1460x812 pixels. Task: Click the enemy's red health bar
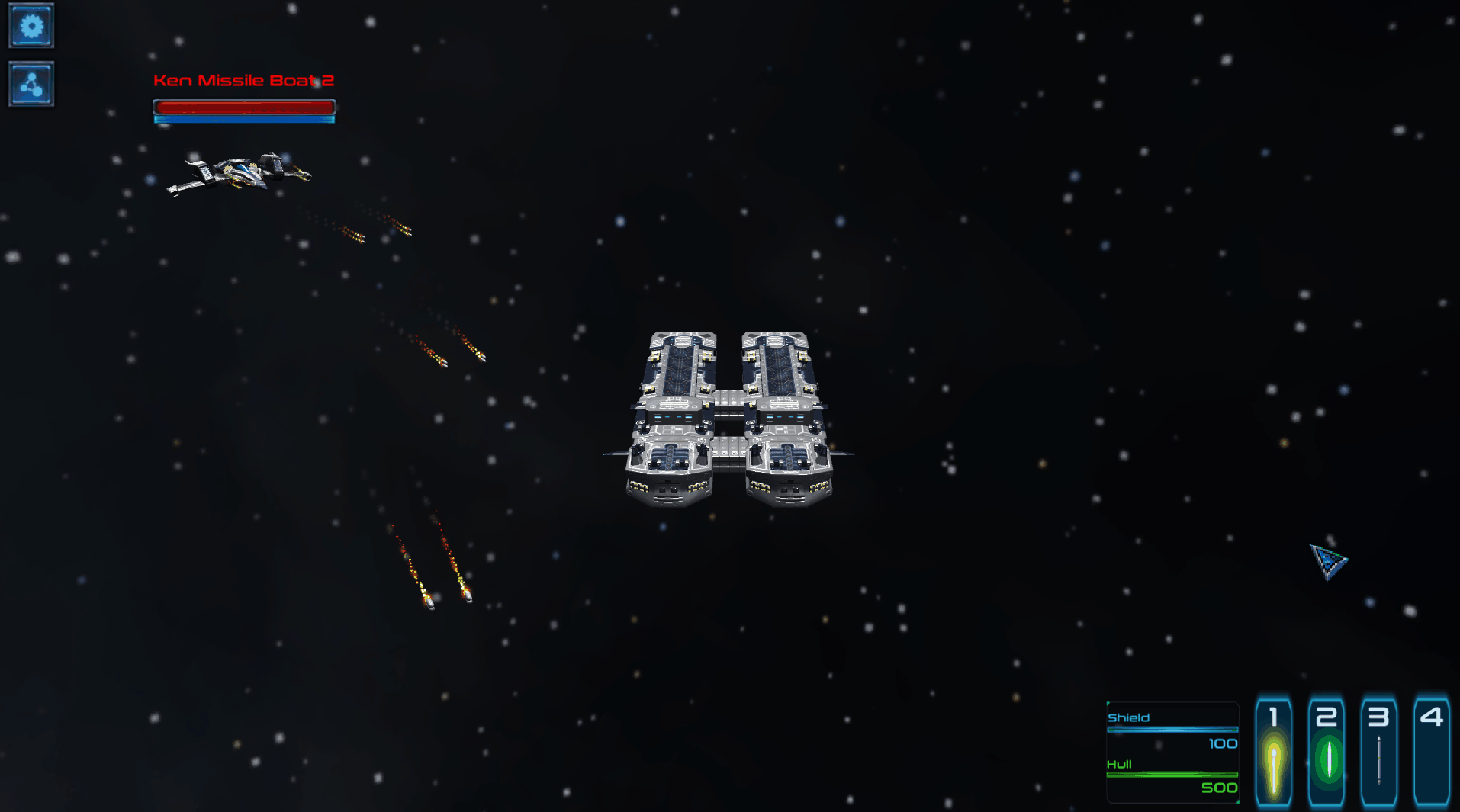click(244, 107)
